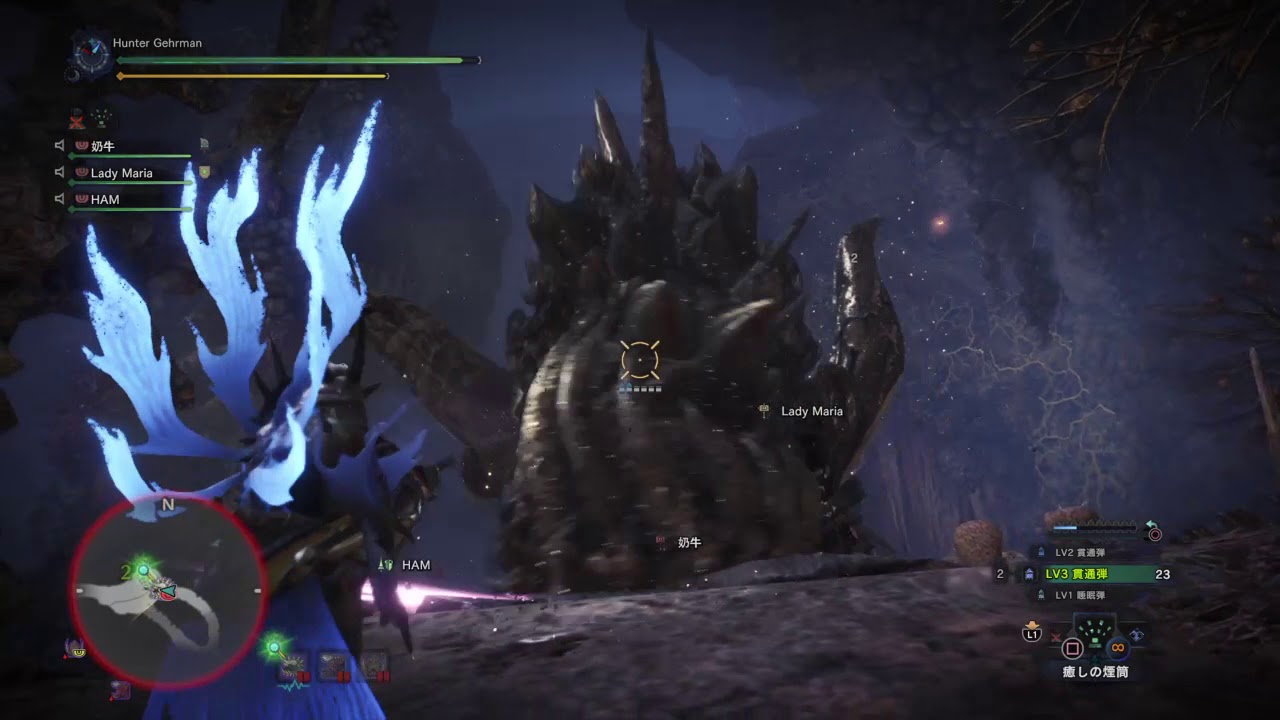This screenshot has width=1280, height=720.
Task: Select LV1 睡眠弾 ammo entry
Action: point(1079,595)
